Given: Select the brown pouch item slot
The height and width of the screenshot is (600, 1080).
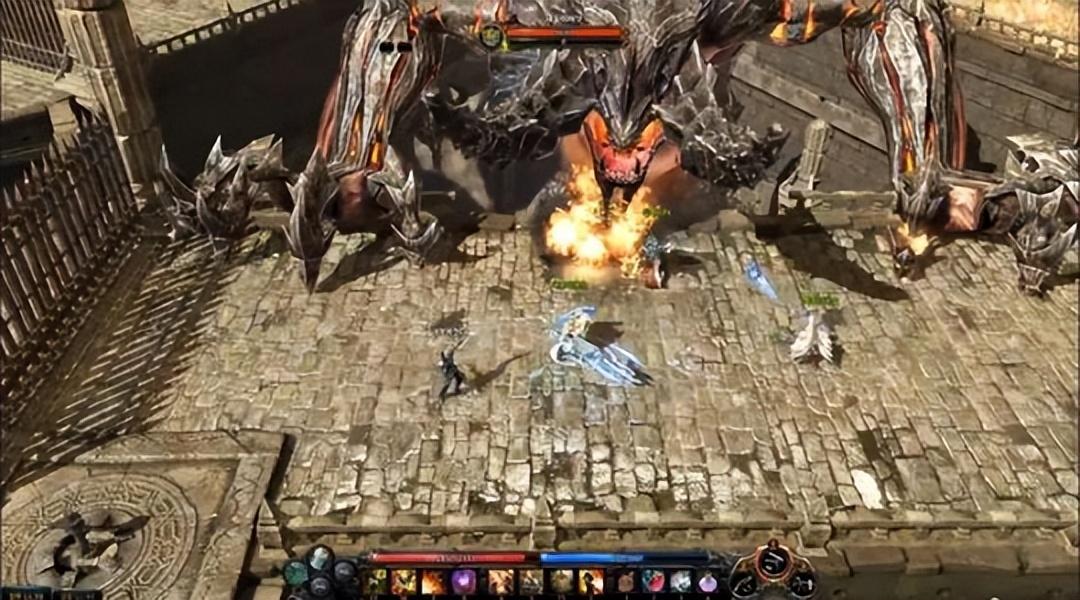Looking at the screenshot, I should pyautogui.click(x=625, y=581).
